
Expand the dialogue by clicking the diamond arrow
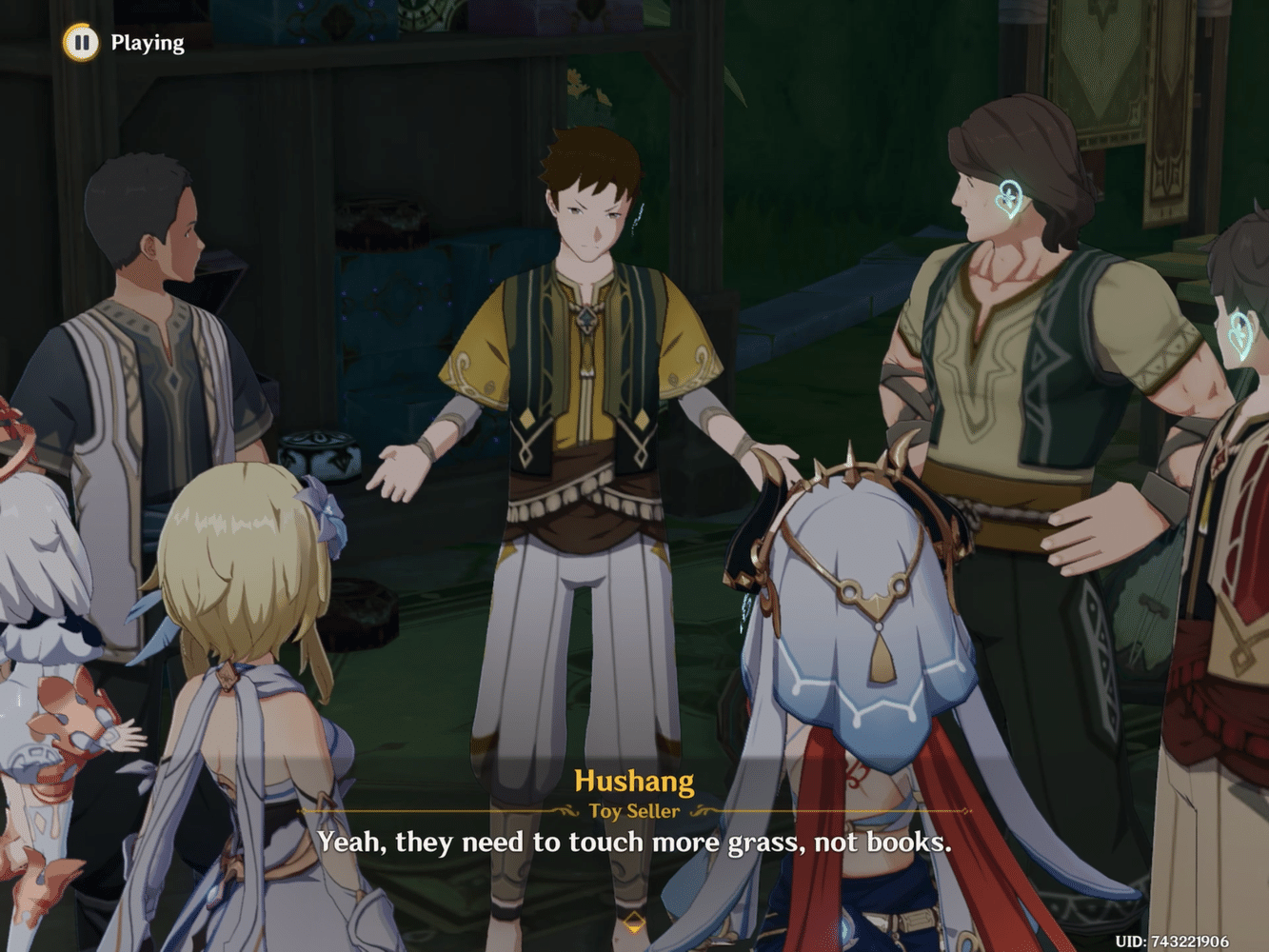point(634,921)
